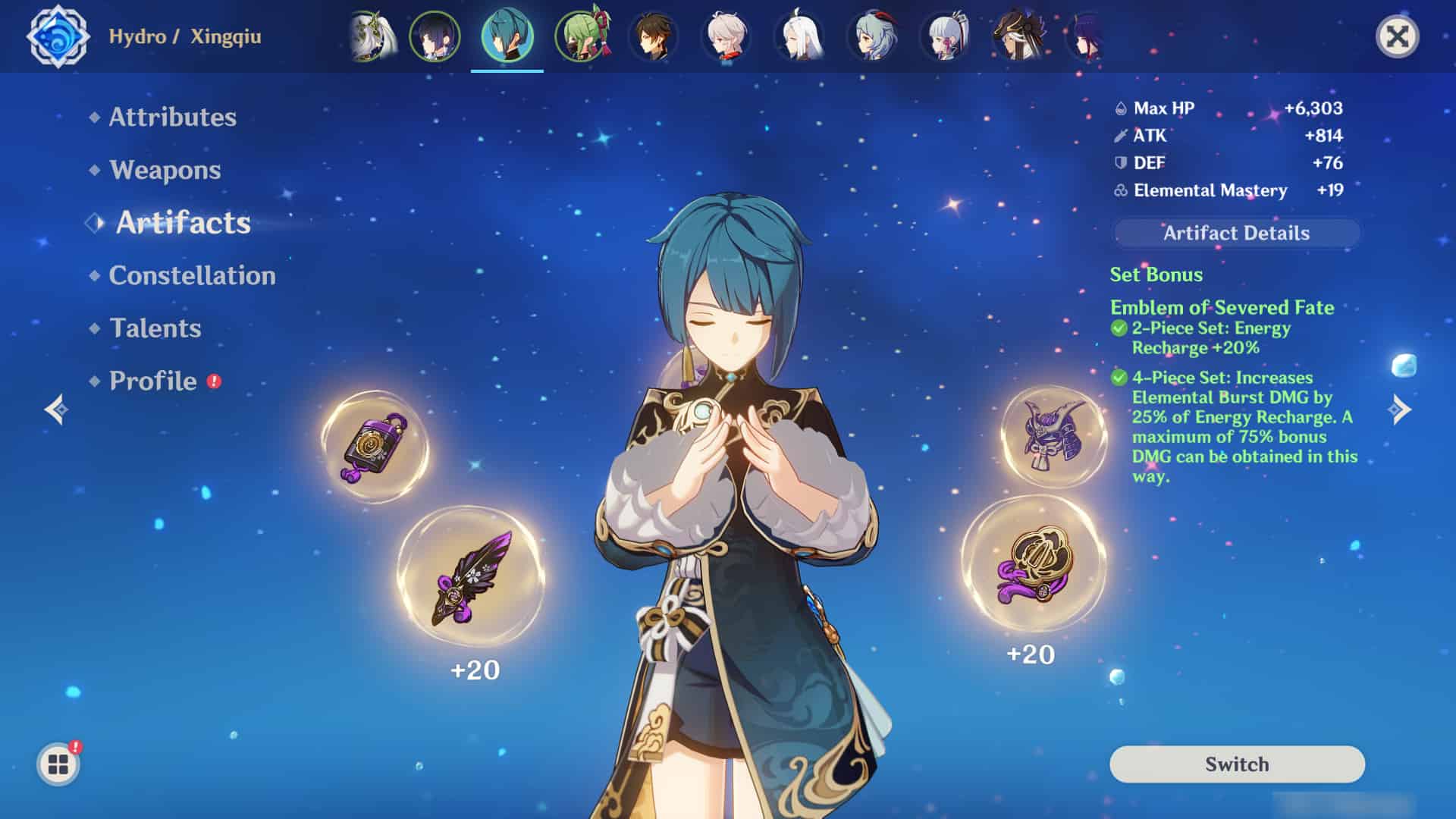Screen dimensions: 1456x819
Task: Choose the dark feather plume artifact
Action: tap(471, 578)
